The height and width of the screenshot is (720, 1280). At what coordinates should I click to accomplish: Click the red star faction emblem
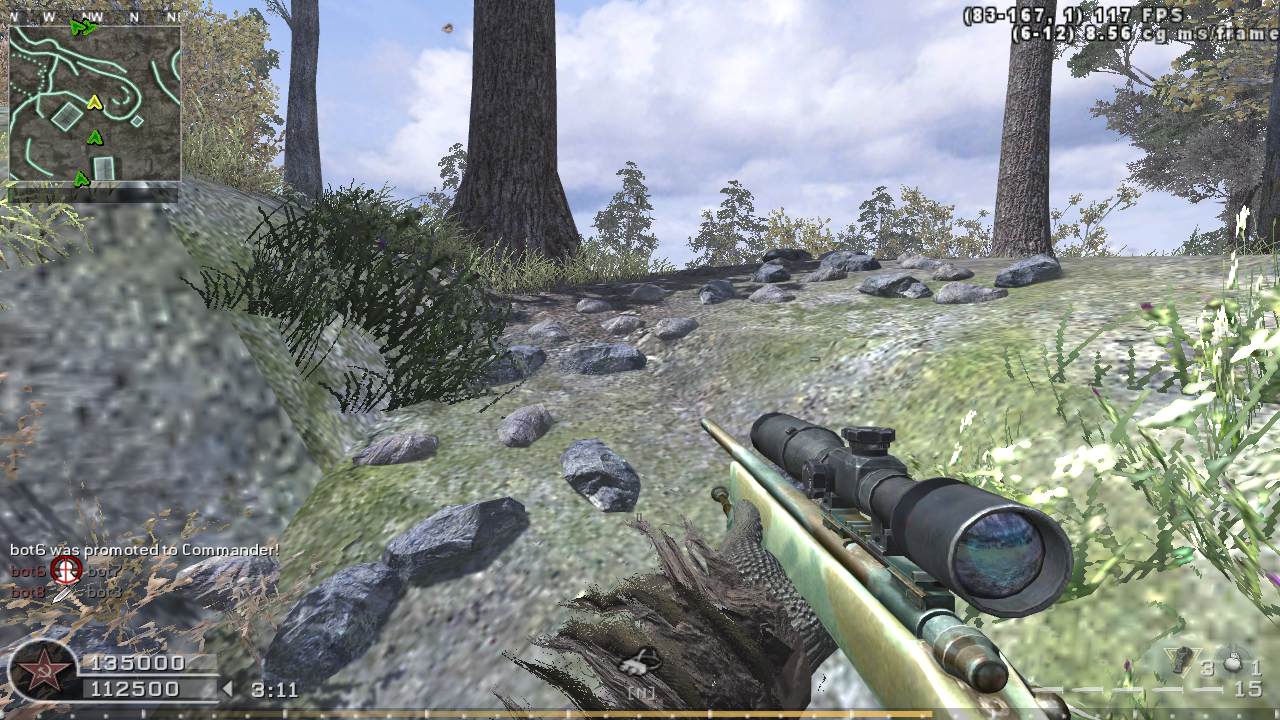42,671
